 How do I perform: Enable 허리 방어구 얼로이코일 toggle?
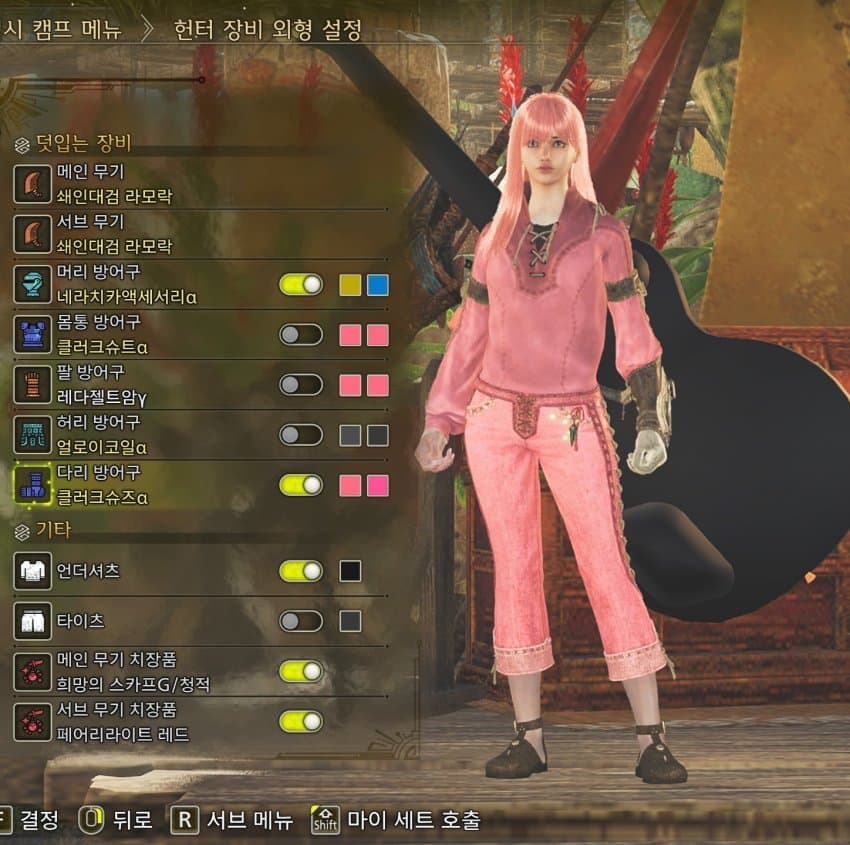tap(301, 435)
